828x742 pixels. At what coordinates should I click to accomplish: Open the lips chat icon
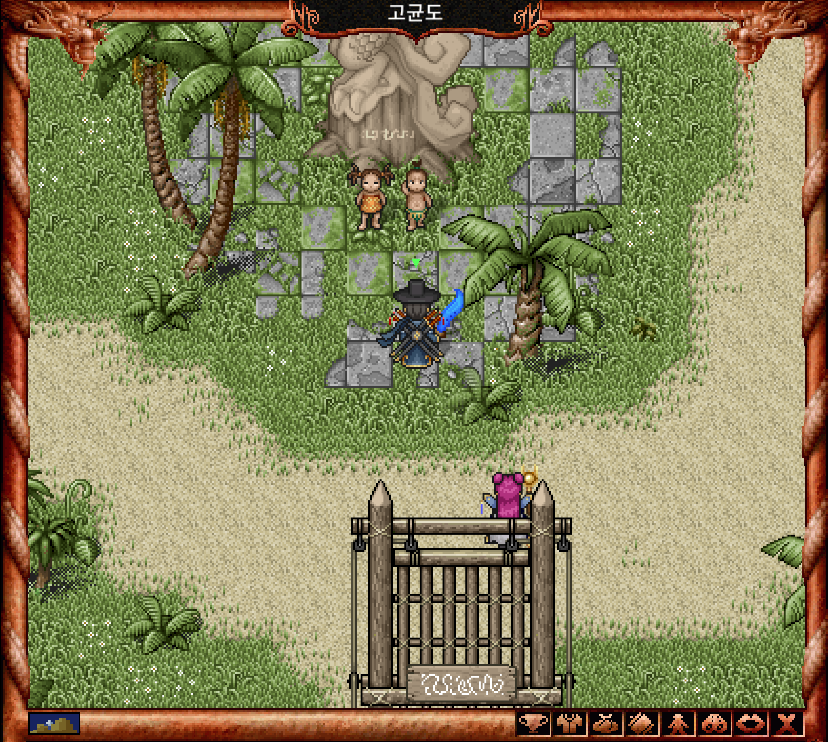pyautogui.click(x=749, y=724)
